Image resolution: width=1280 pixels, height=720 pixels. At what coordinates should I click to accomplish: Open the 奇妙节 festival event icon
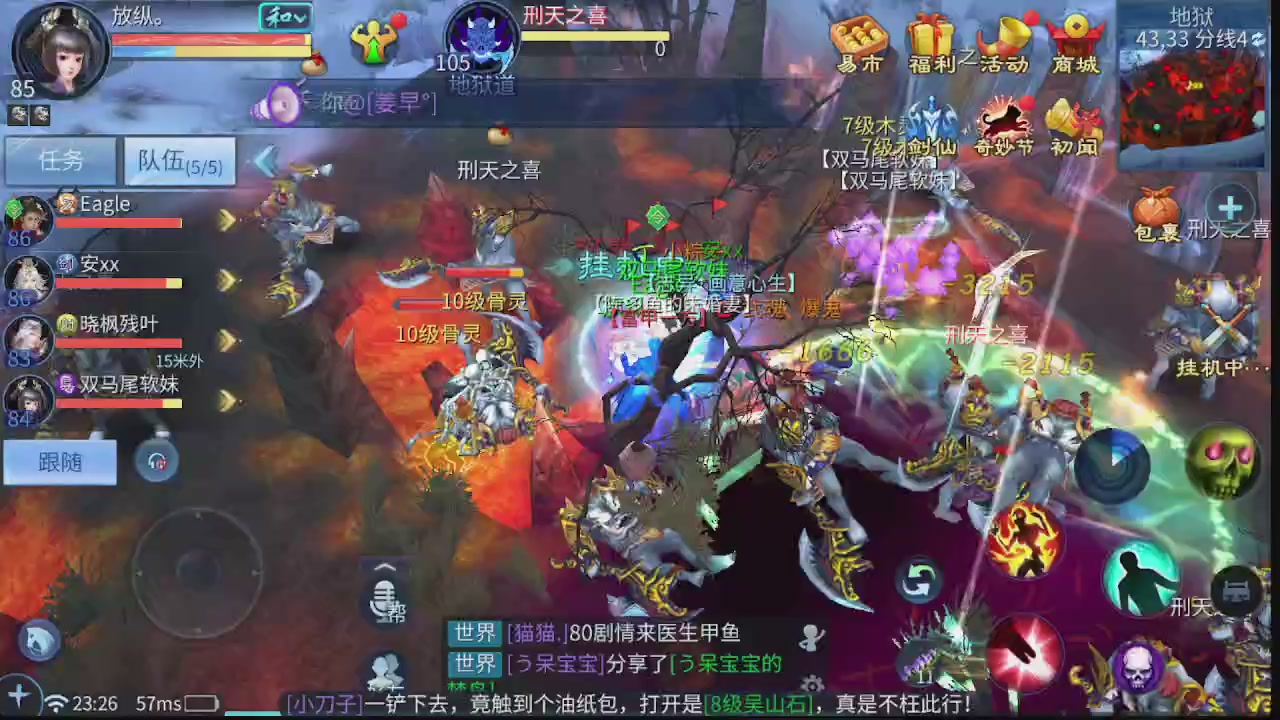1006,122
